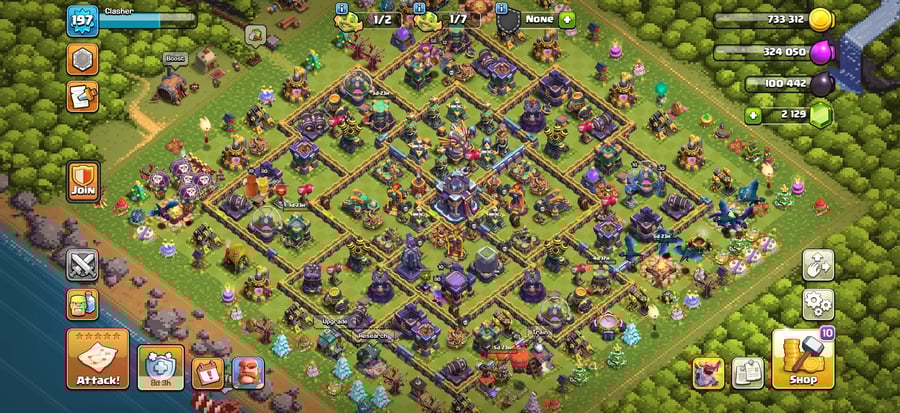Screen dimensions: 900x413
Task: View the shield status with blue cross
Action: [156, 370]
